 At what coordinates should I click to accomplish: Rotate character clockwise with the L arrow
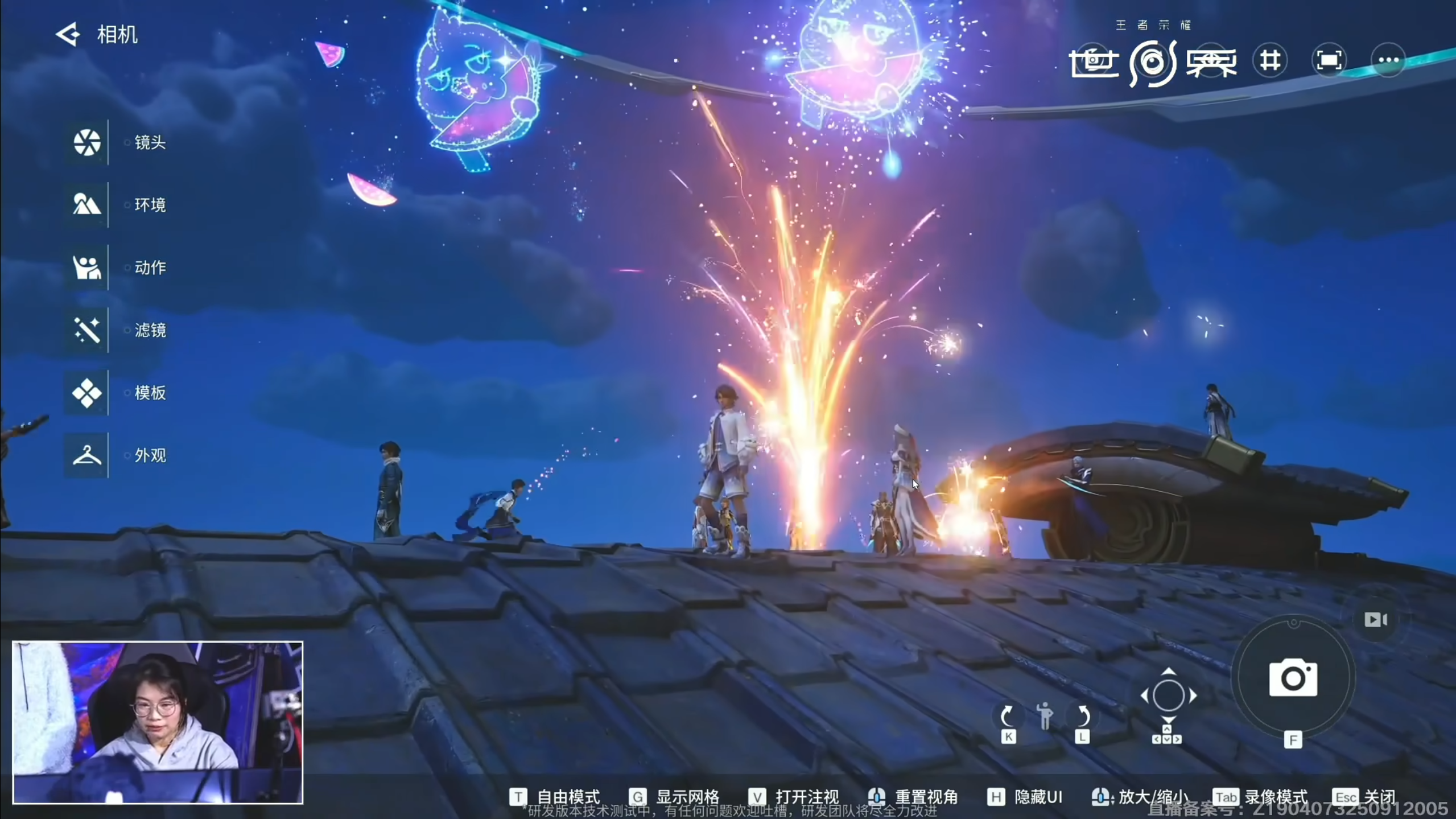point(1082,715)
